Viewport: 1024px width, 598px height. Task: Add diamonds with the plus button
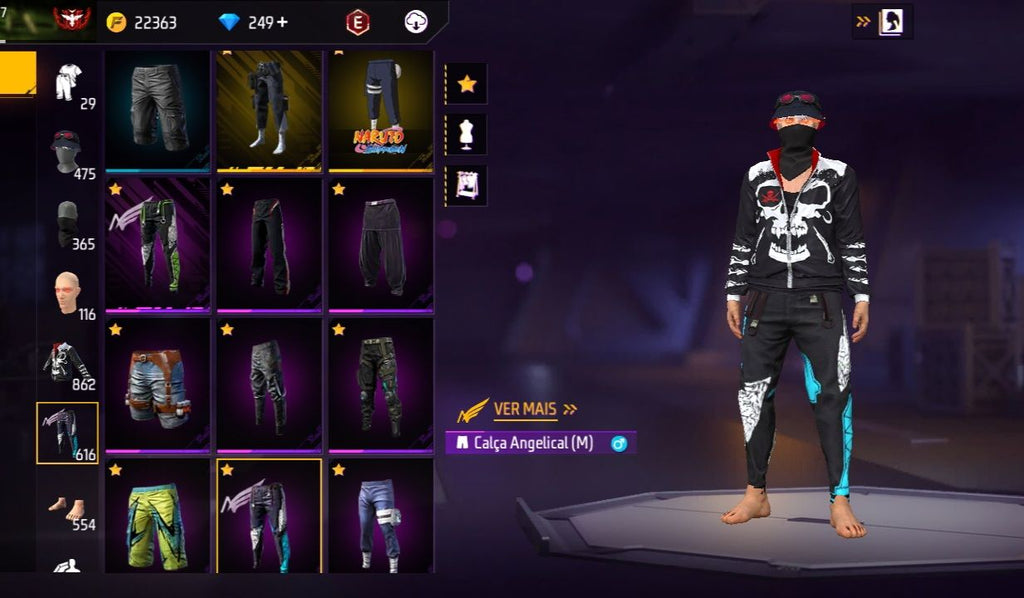point(283,22)
